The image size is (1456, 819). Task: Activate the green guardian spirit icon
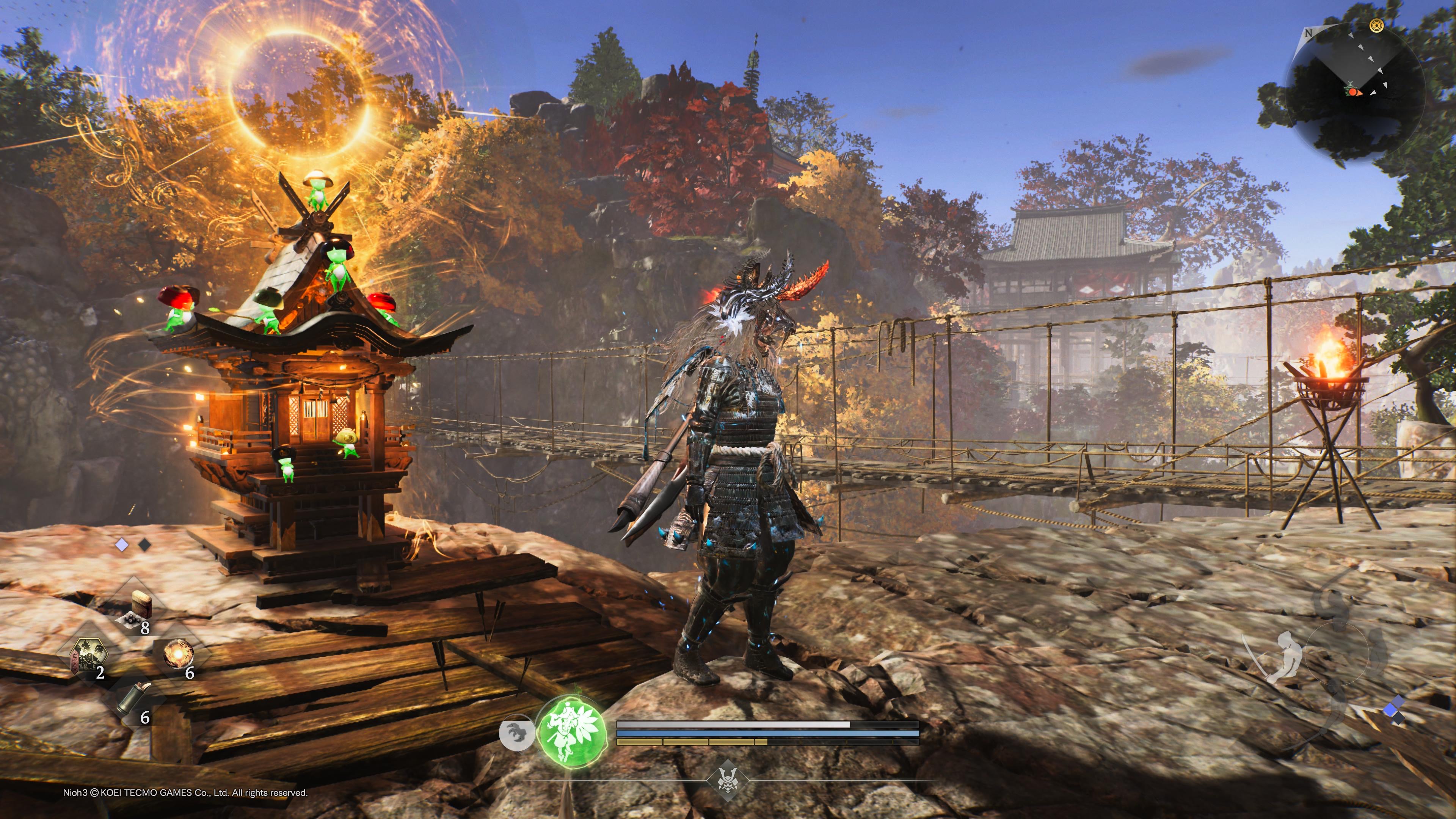(572, 731)
